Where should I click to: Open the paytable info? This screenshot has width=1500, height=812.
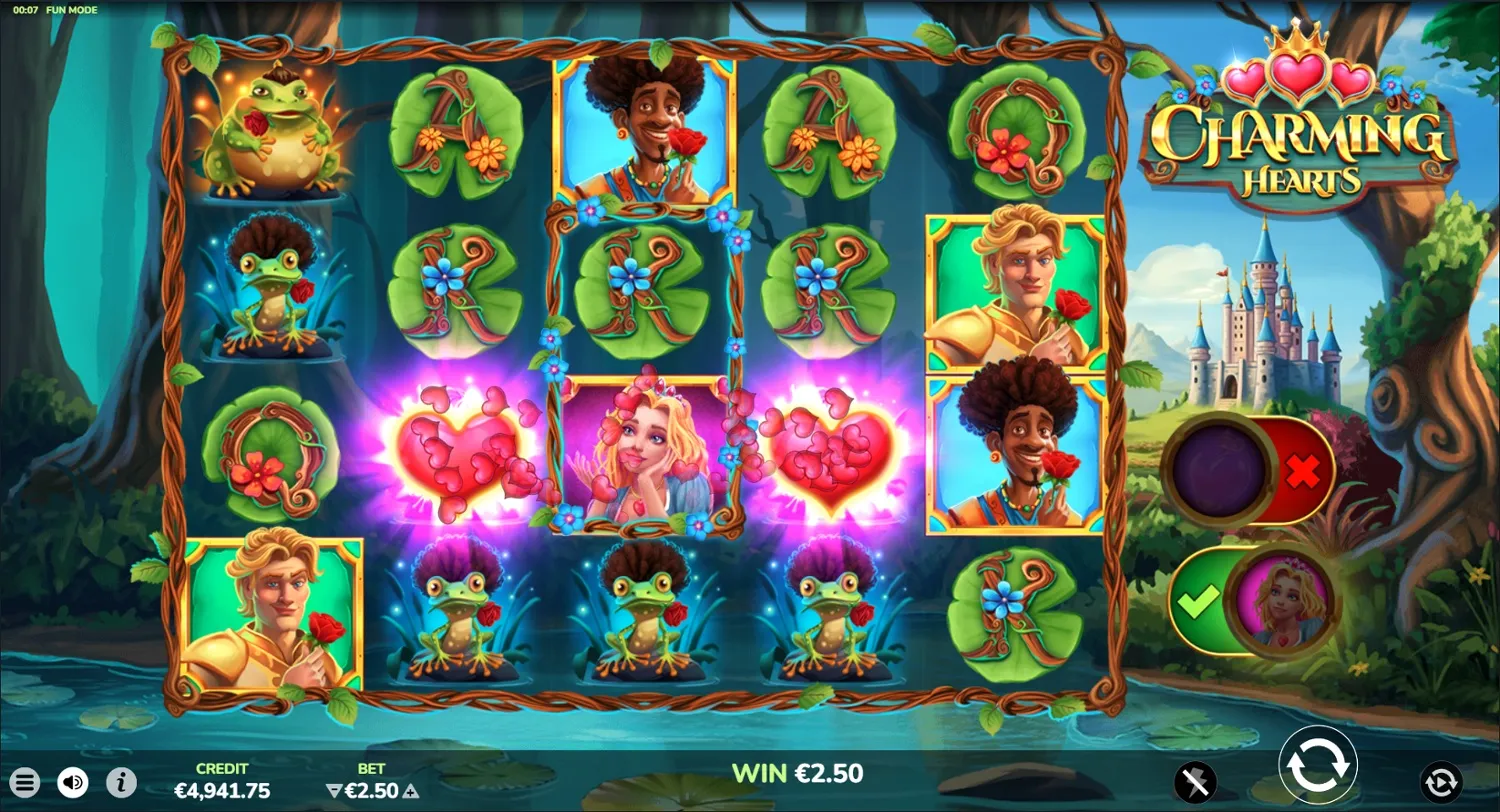(x=120, y=782)
